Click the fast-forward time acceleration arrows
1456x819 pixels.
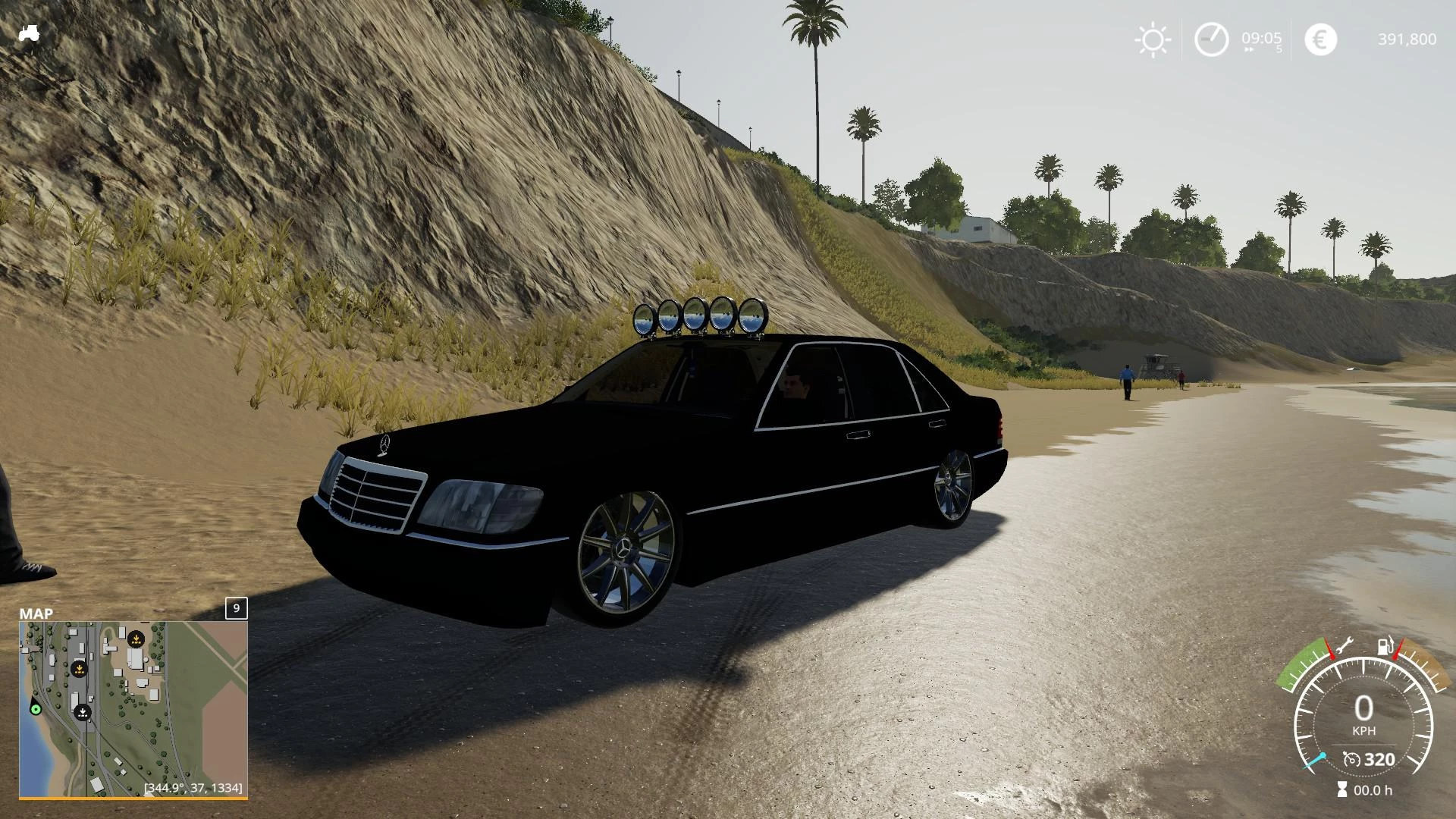pos(1249,49)
